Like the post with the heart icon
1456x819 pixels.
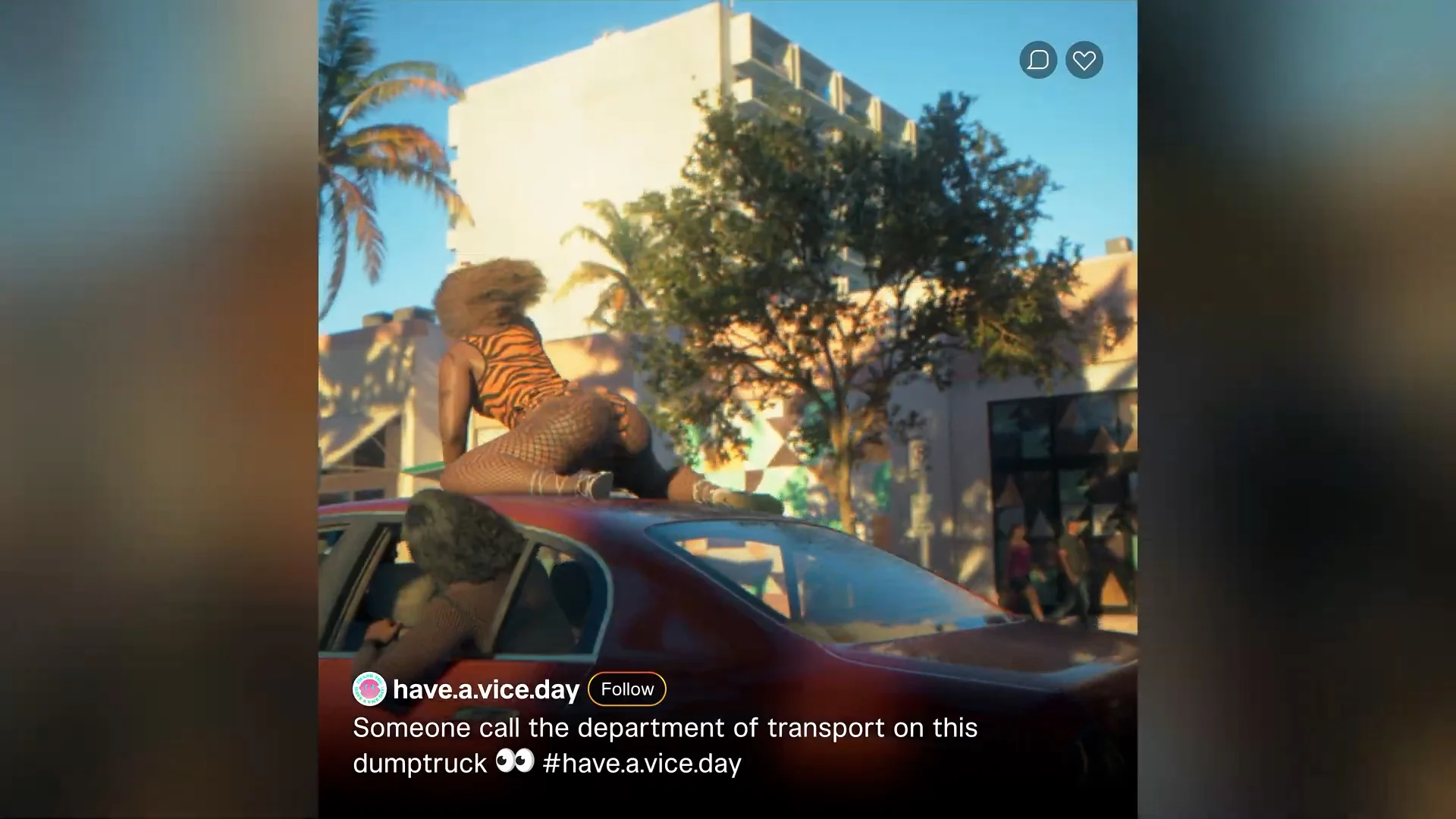(x=1084, y=60)
